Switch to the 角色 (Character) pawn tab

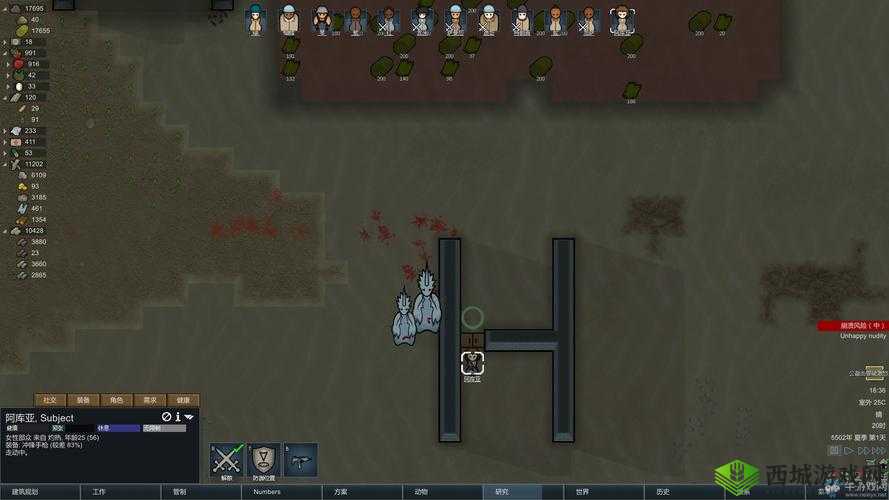coord(117,400)
